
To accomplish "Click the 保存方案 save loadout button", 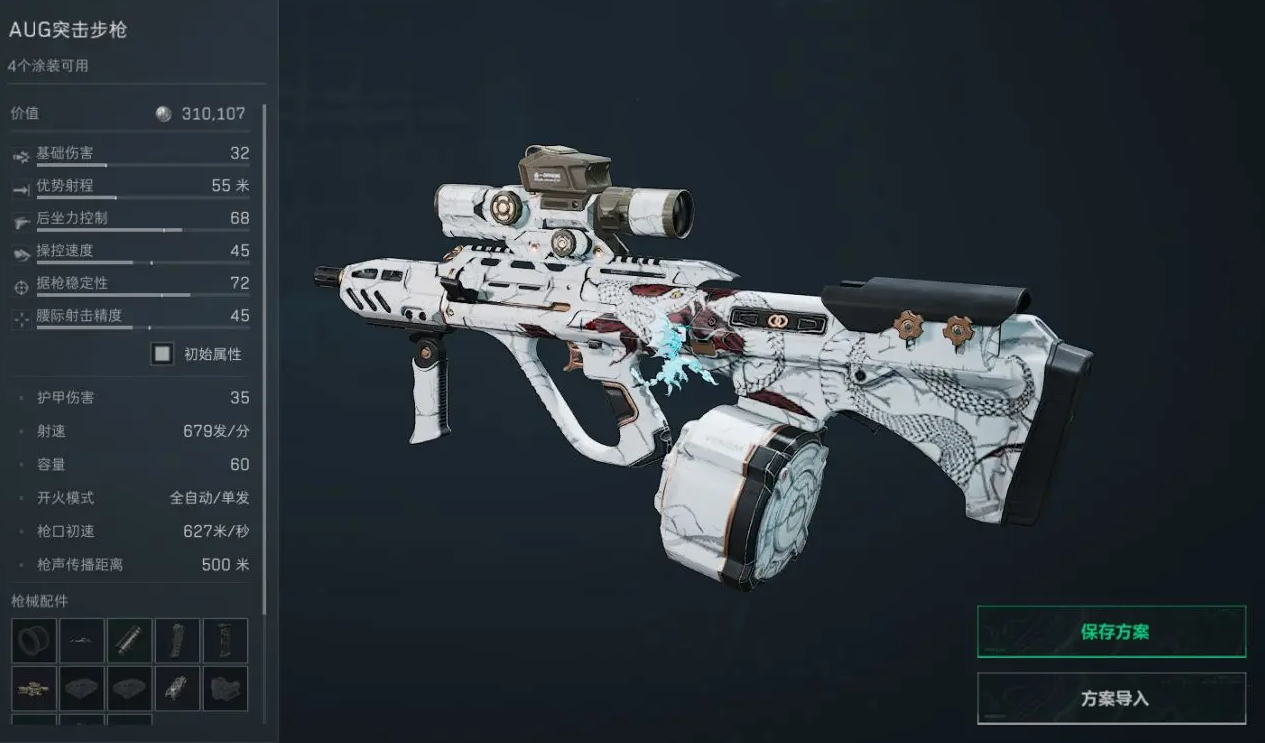I will (1111, 632).
